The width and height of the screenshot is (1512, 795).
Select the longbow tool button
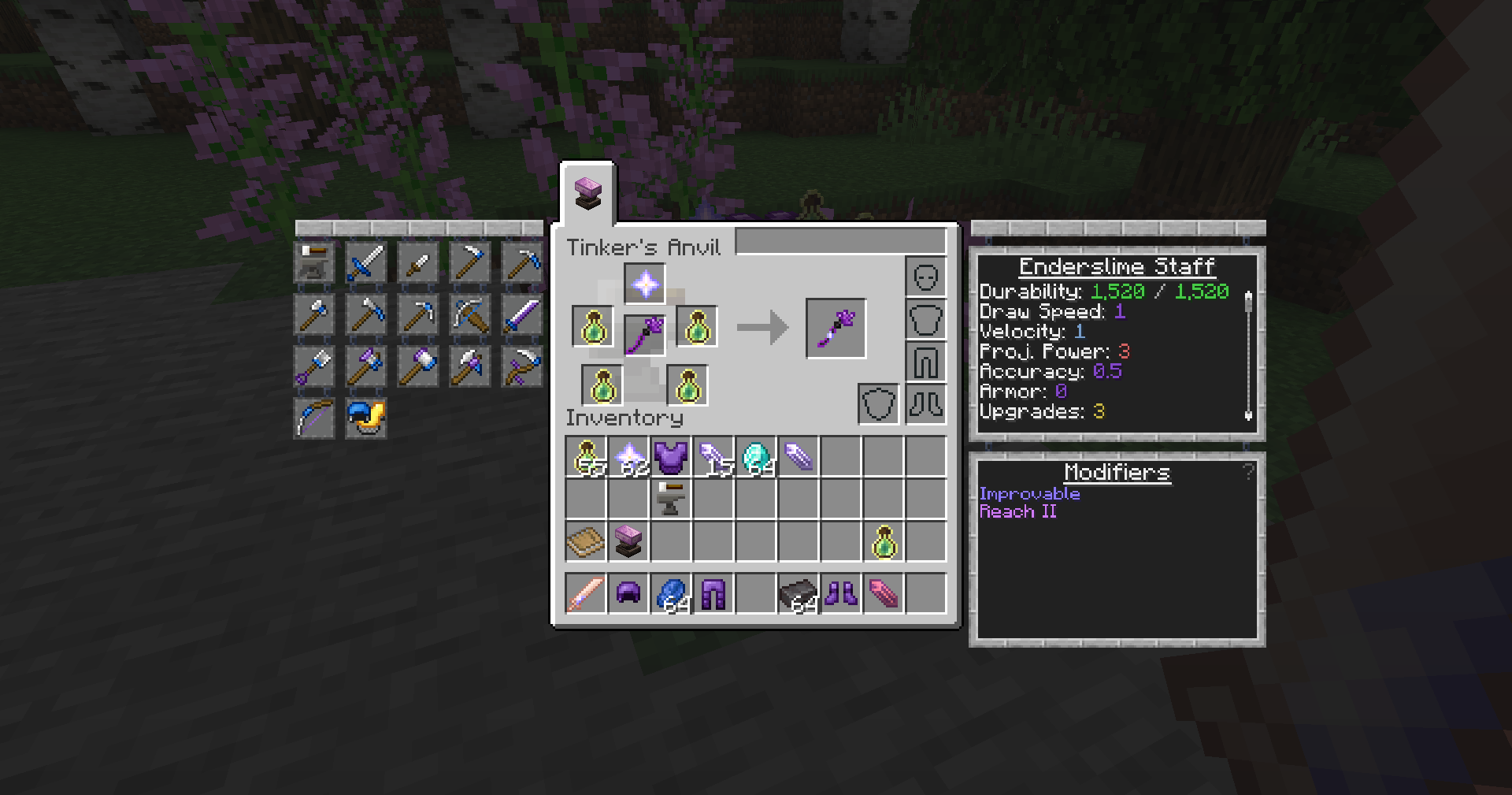click(x=313, y=418)
